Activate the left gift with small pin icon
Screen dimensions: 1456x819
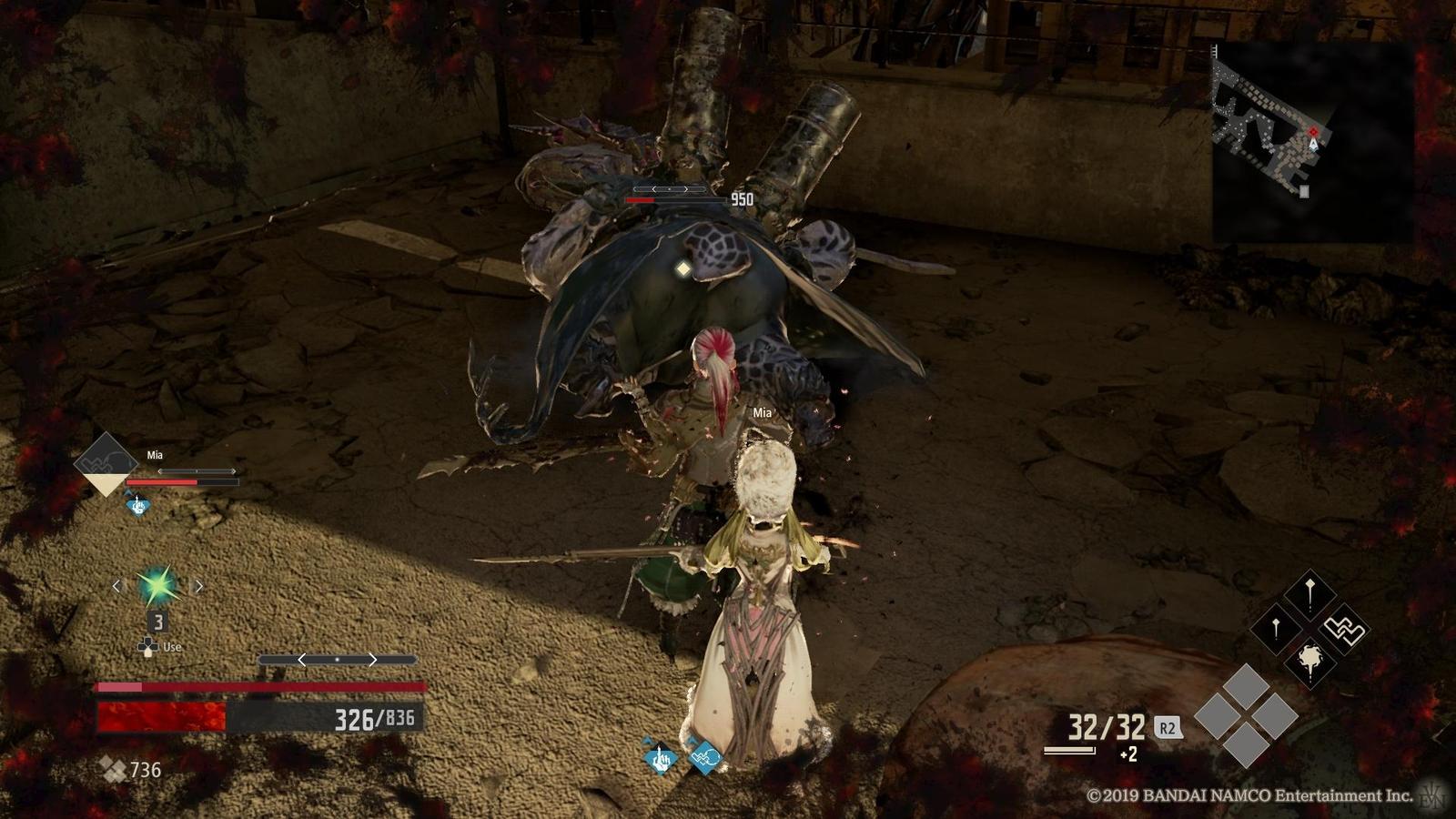pyautogui.click(x=1276, y=629)
